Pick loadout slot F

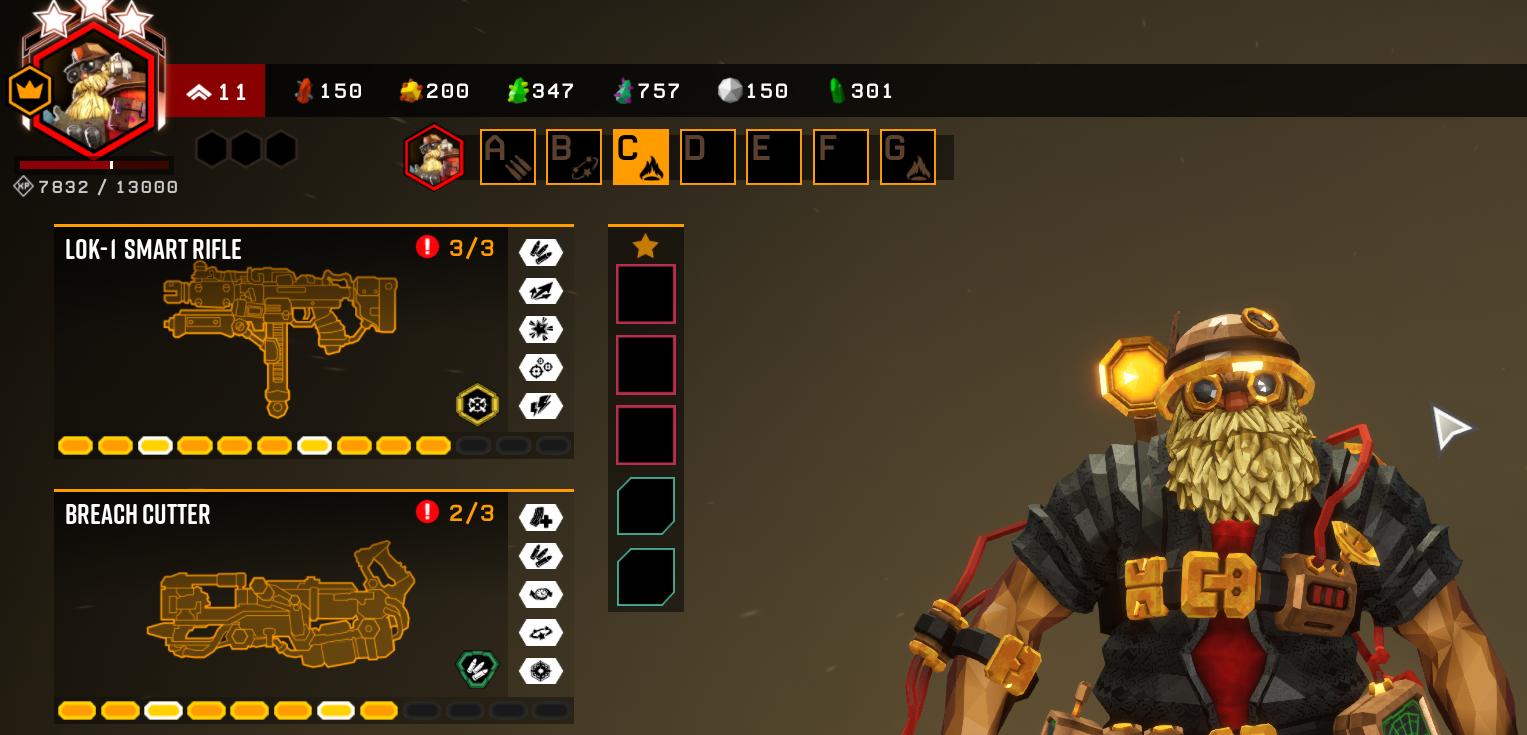[841, 157]
